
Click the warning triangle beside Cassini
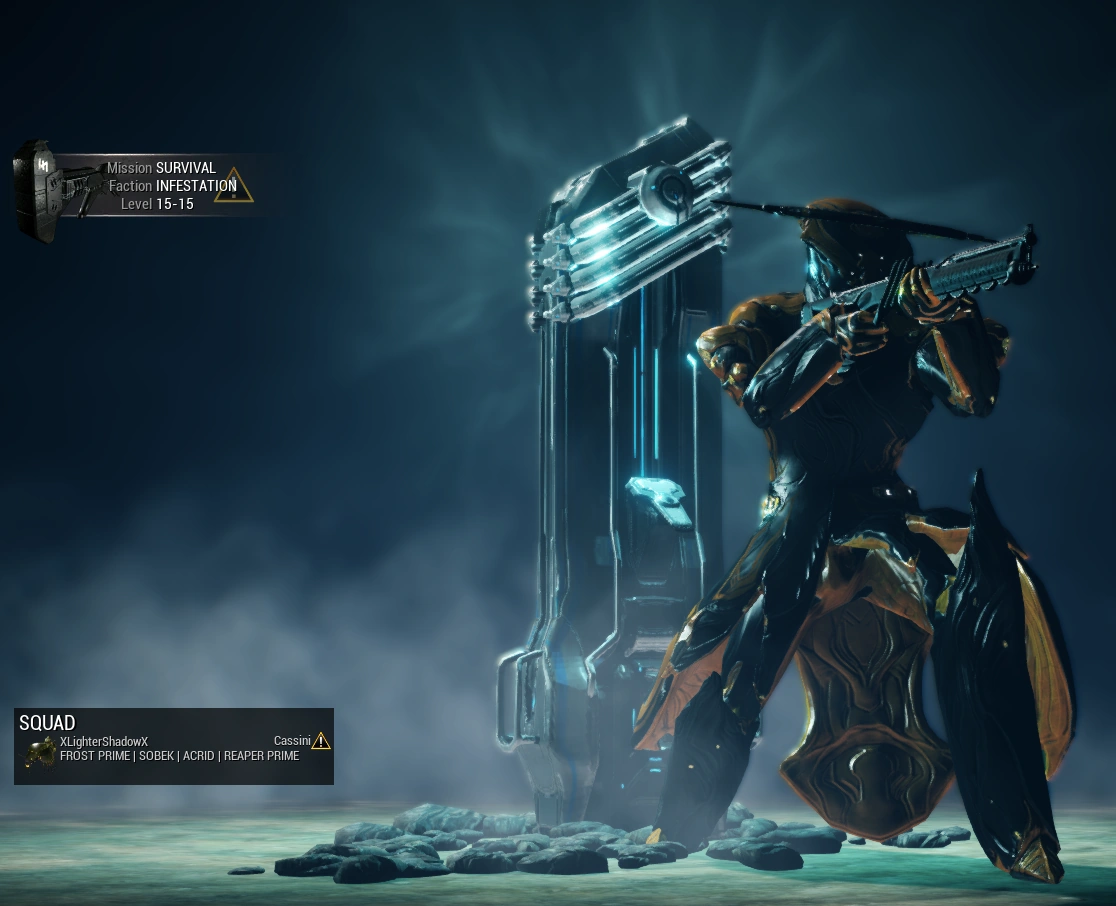point(321,741)
